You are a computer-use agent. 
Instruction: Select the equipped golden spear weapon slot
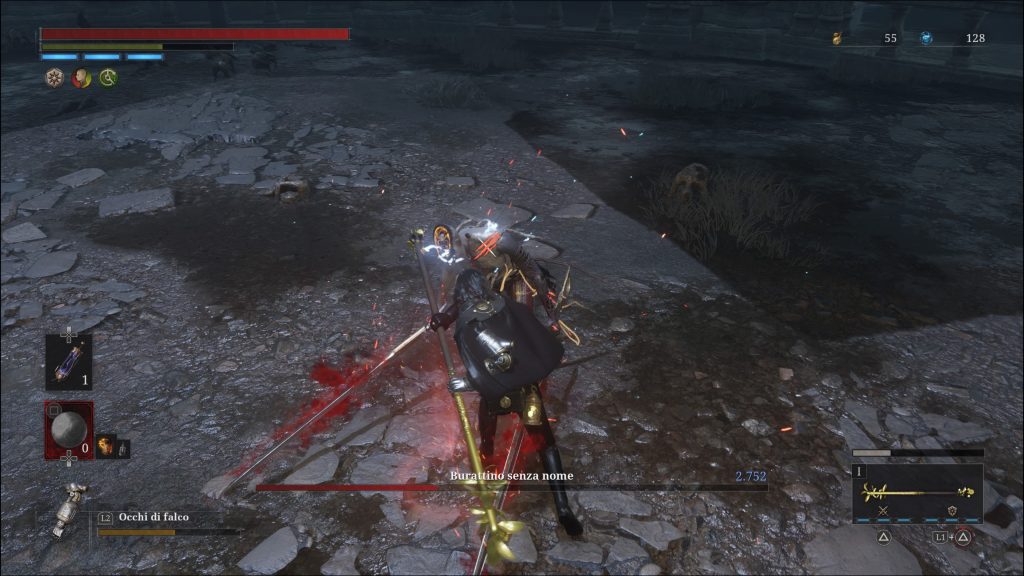point(917,493)
